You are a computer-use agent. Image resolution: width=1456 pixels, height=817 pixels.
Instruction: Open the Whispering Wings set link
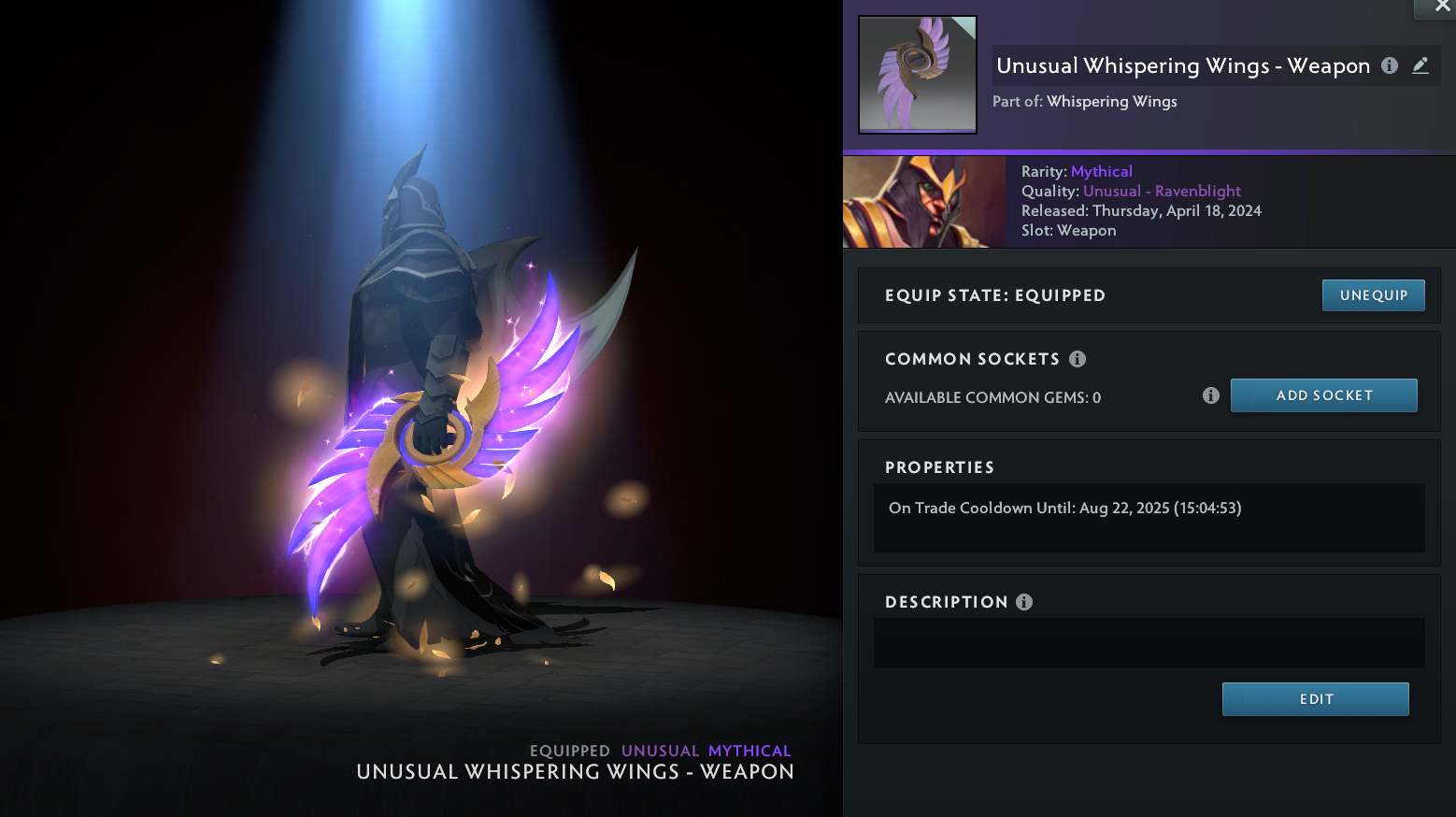click(1111, 102)
